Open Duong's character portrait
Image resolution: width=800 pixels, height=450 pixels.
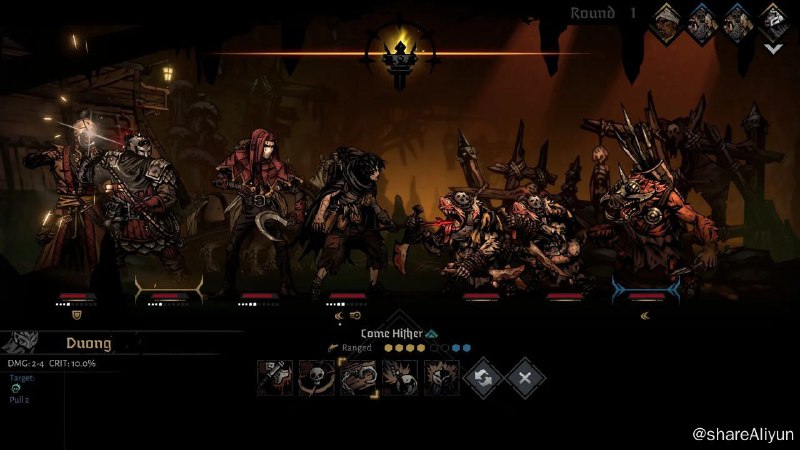pos(22,343)
